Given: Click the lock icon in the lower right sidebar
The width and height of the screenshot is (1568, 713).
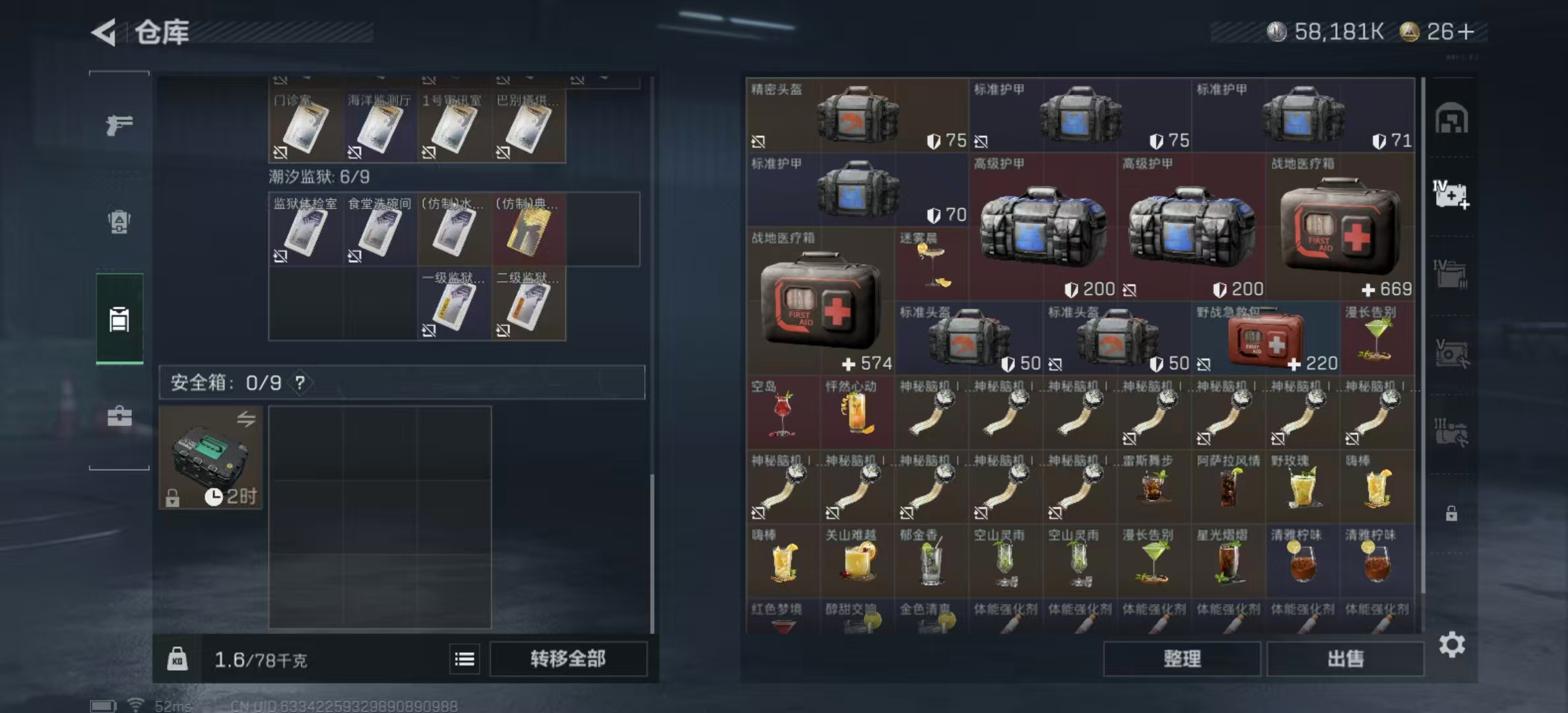Looking at the screenshot, I should [x=1452, y=512].
